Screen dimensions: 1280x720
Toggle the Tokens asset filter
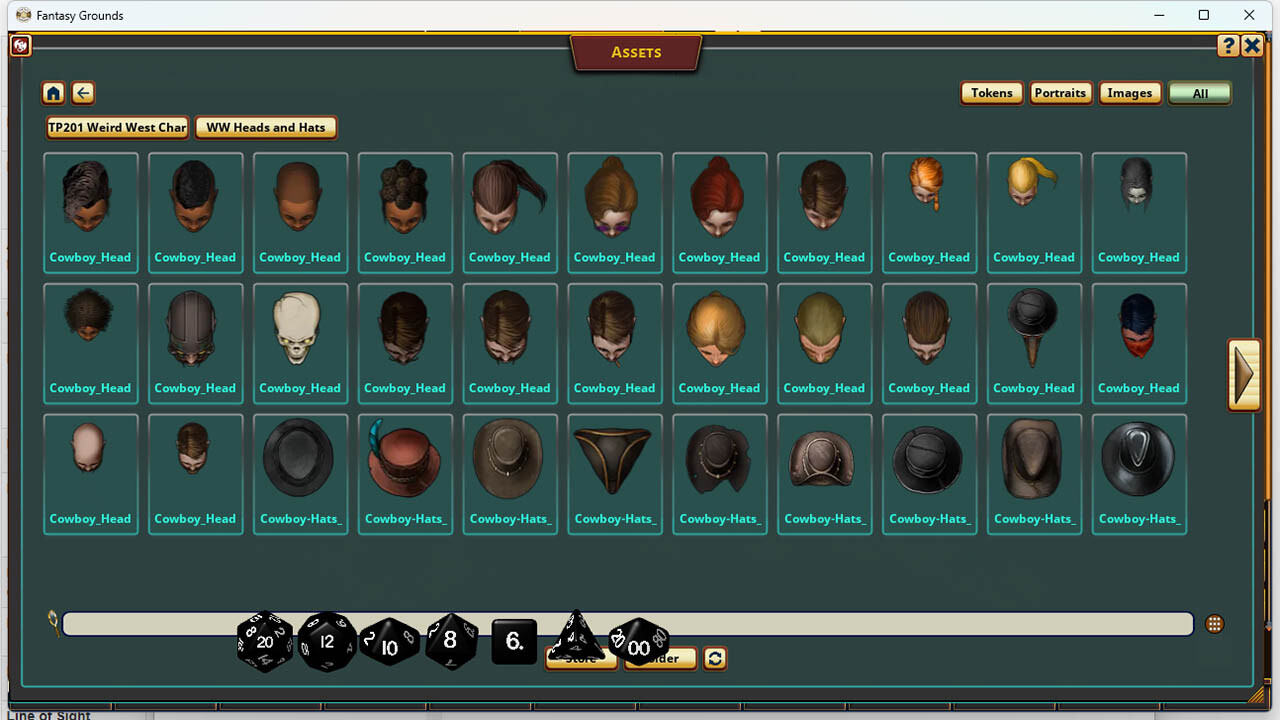pyautogui.click(x=991, y=92)
